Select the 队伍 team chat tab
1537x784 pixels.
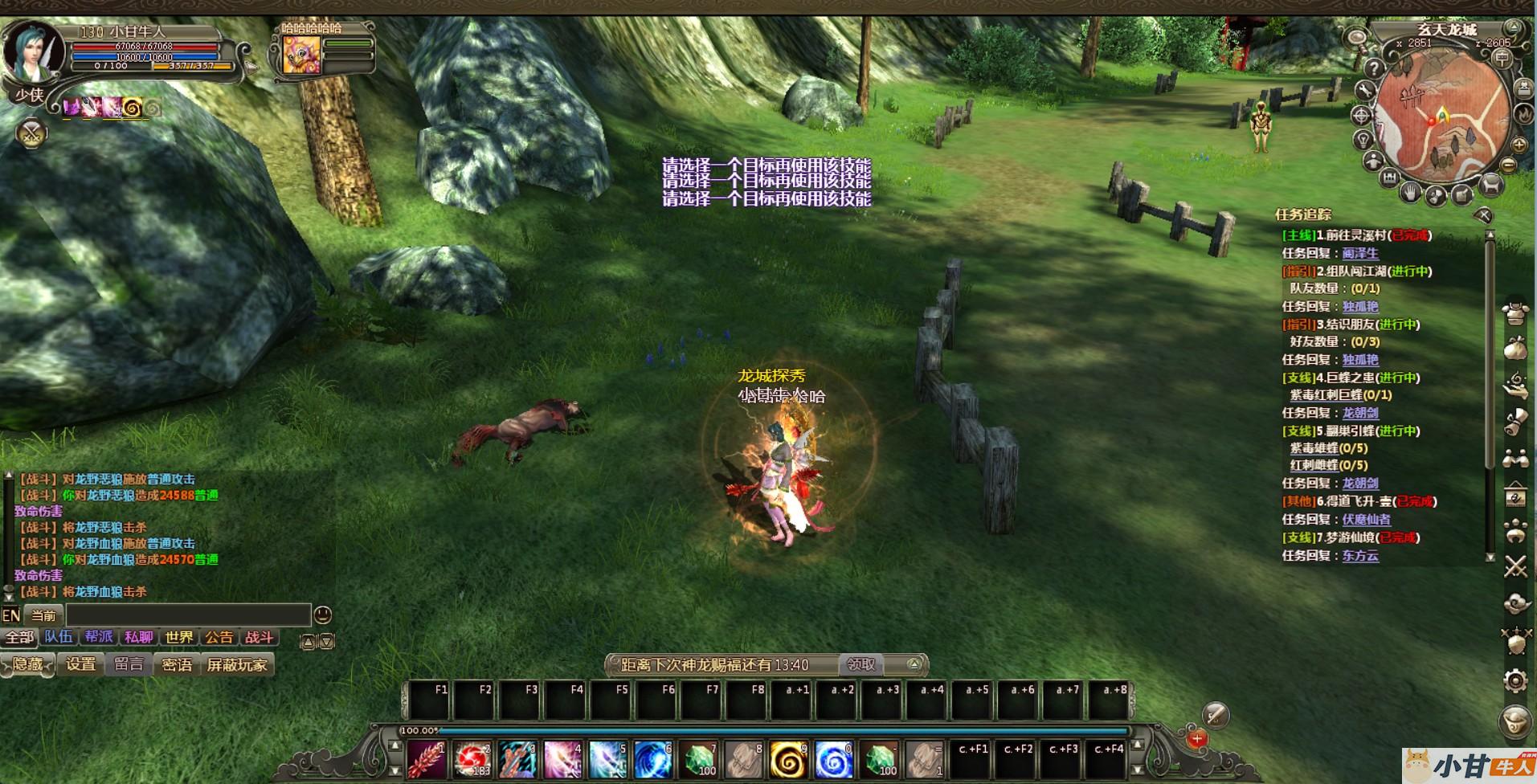[59, 638]
